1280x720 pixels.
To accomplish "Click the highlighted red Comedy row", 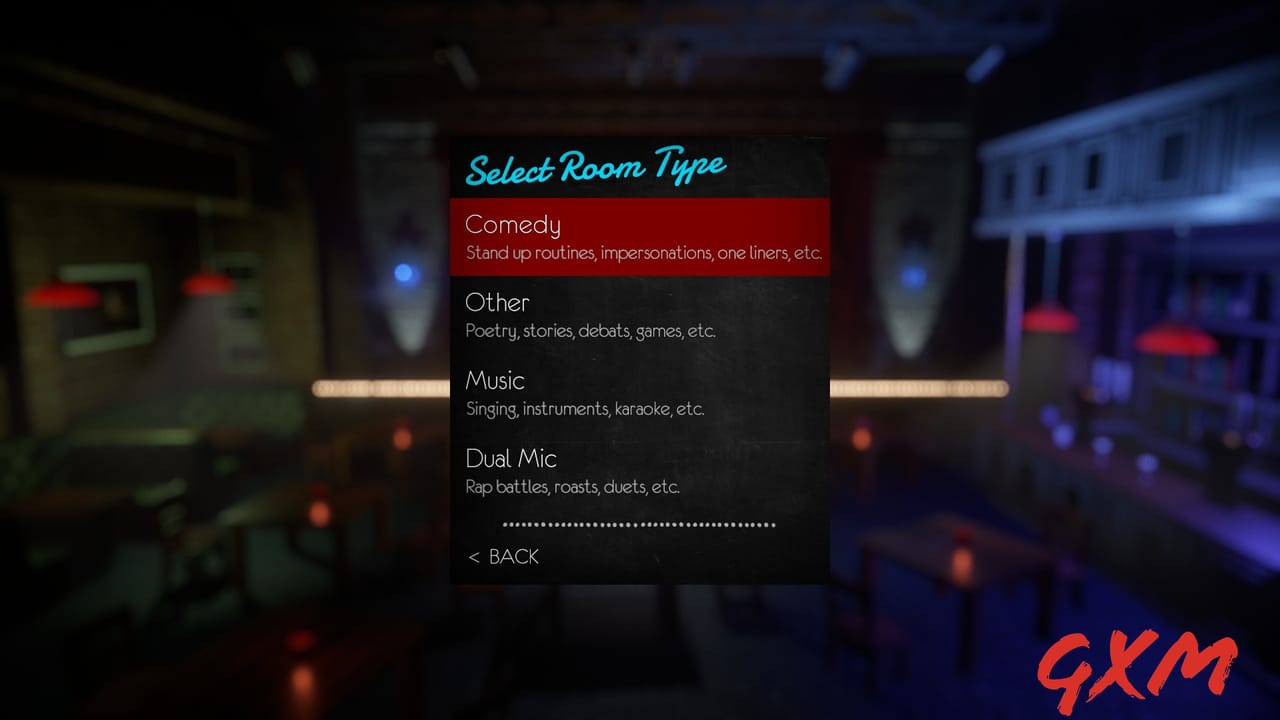I will [x=639, y=236].
